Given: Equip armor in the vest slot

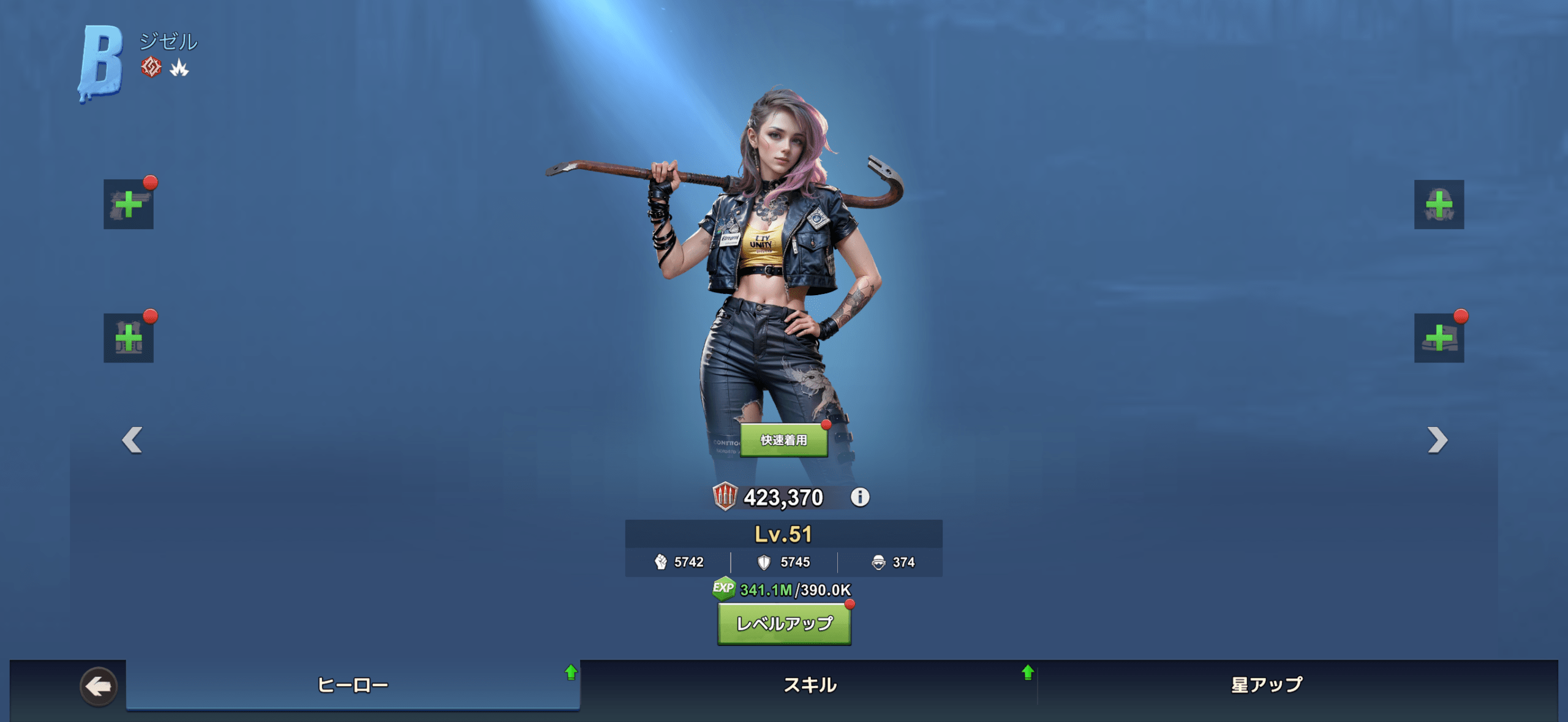Looking at the screenshot, I should click(128, 338).
